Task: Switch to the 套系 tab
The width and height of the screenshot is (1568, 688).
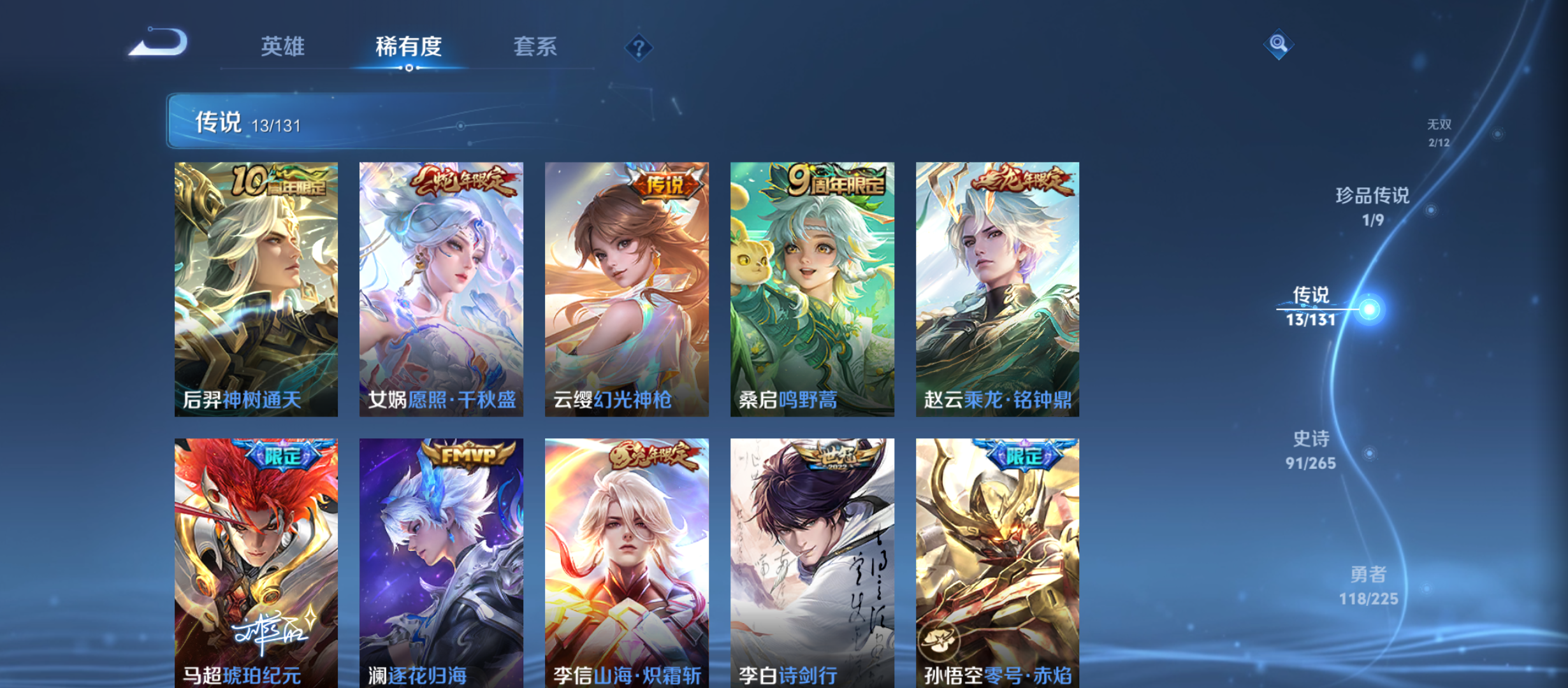Action: (537, 47)
